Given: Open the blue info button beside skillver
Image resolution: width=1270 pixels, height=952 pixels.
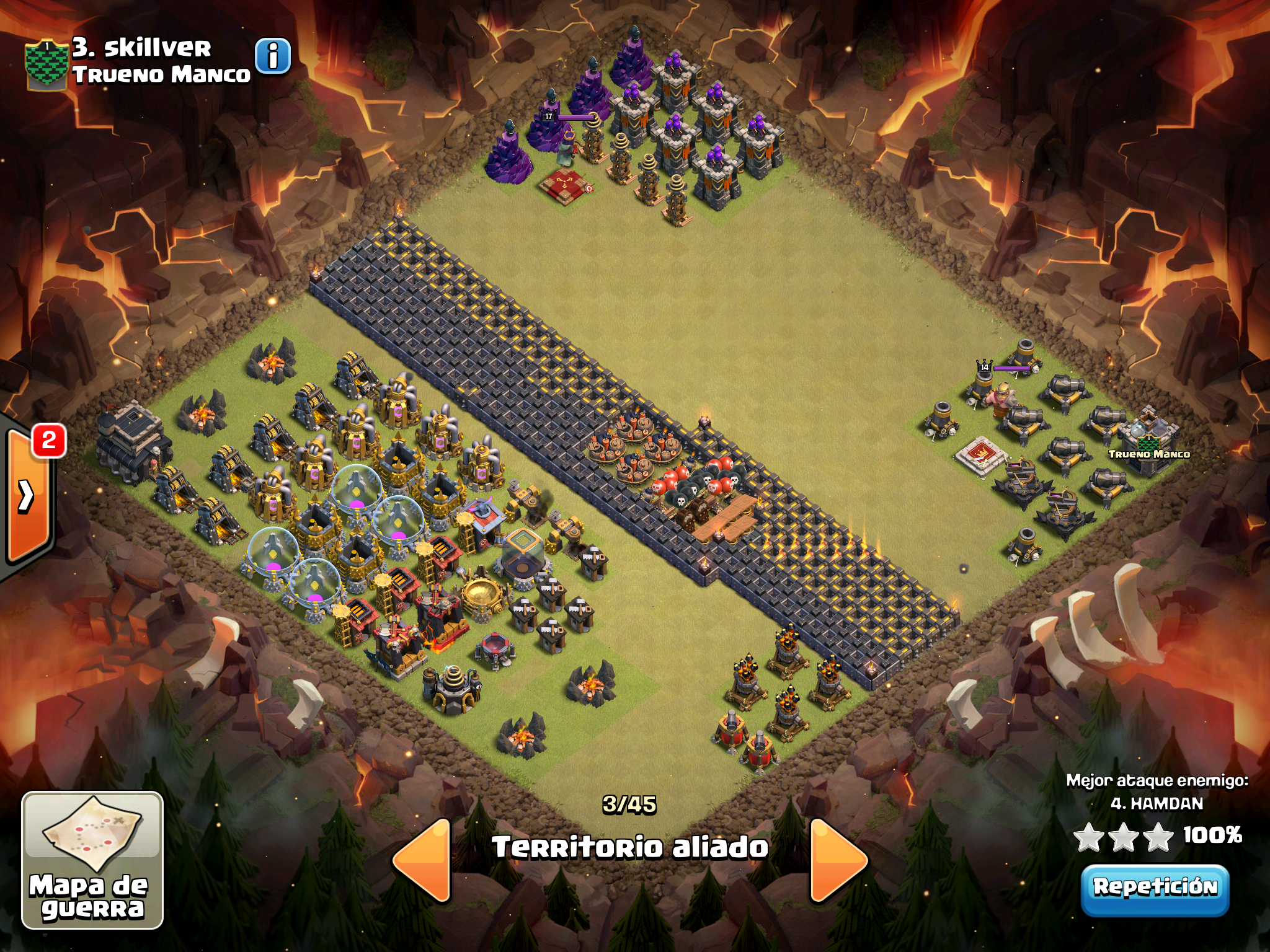Looking at the screenshot, I should (x=273, y=56).
